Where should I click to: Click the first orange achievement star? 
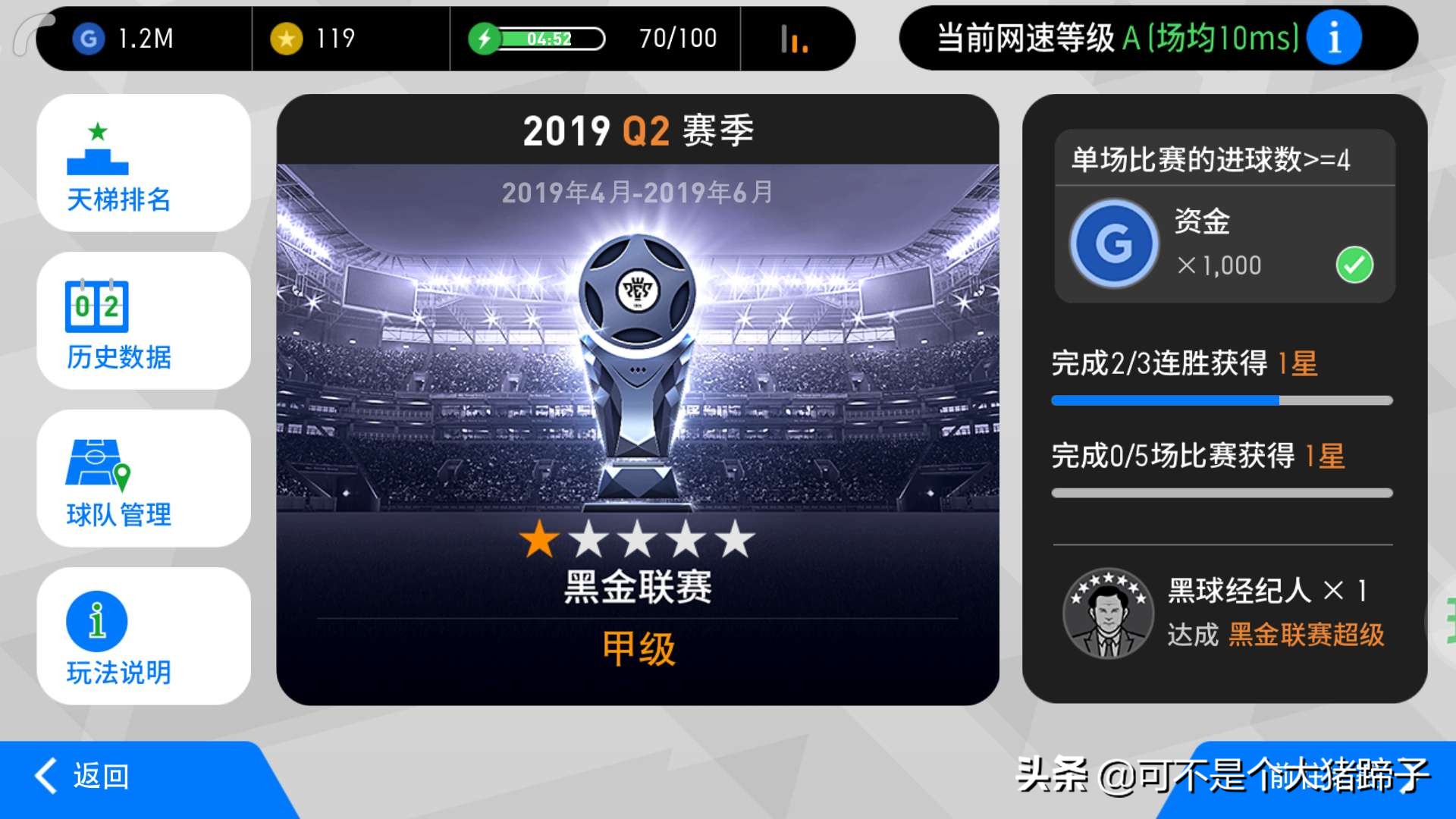[538, 538]
